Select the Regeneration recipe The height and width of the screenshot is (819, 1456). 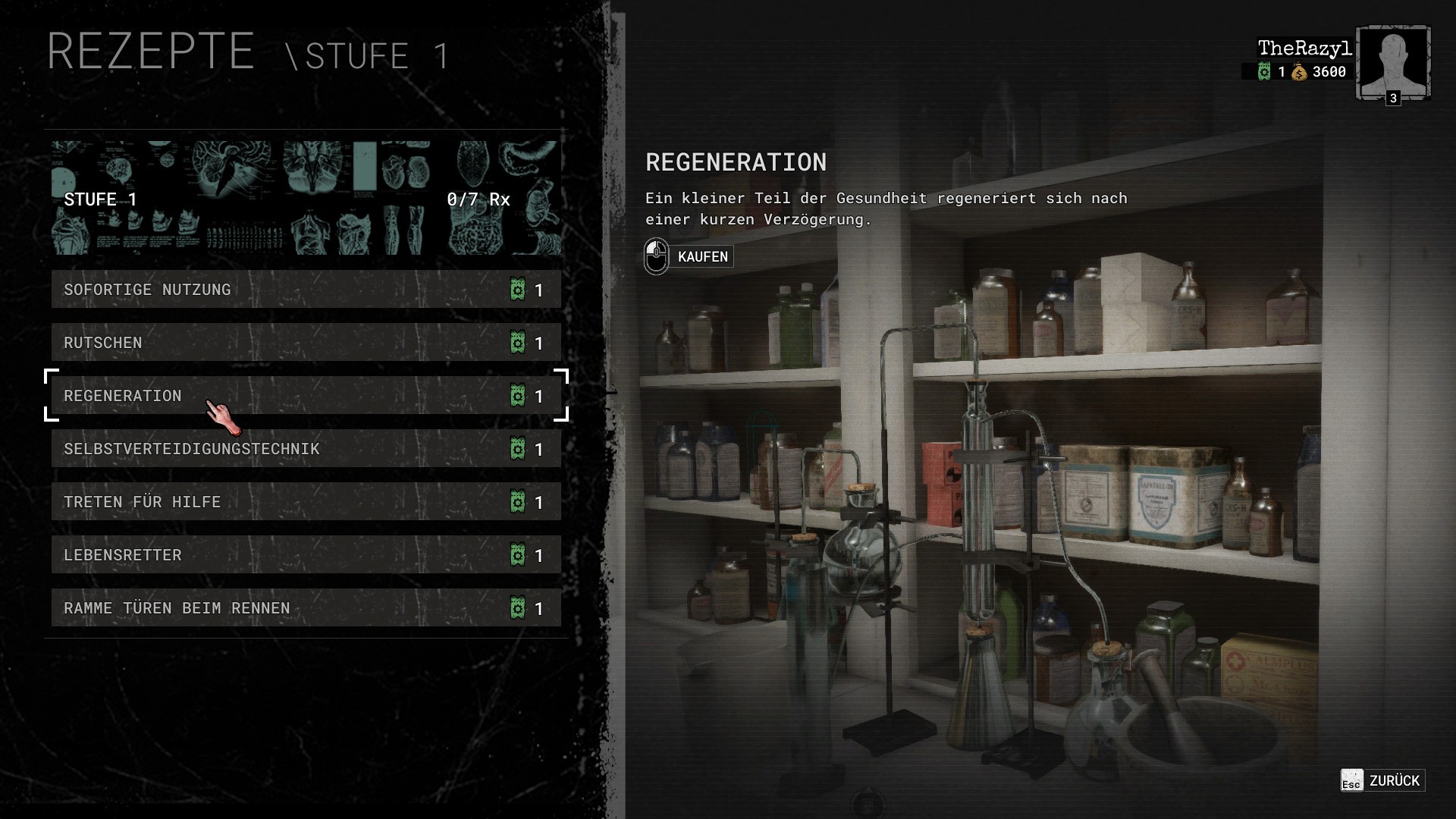(306, 396)
